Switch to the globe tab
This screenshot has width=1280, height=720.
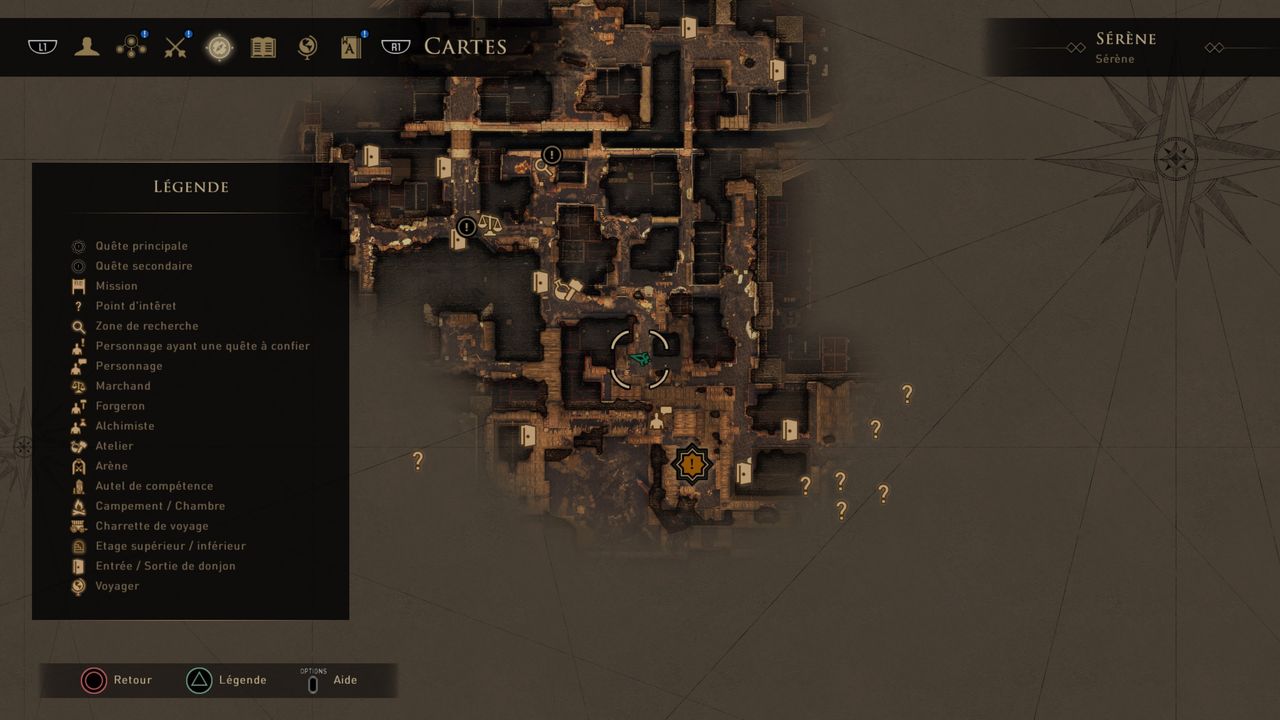308,47
